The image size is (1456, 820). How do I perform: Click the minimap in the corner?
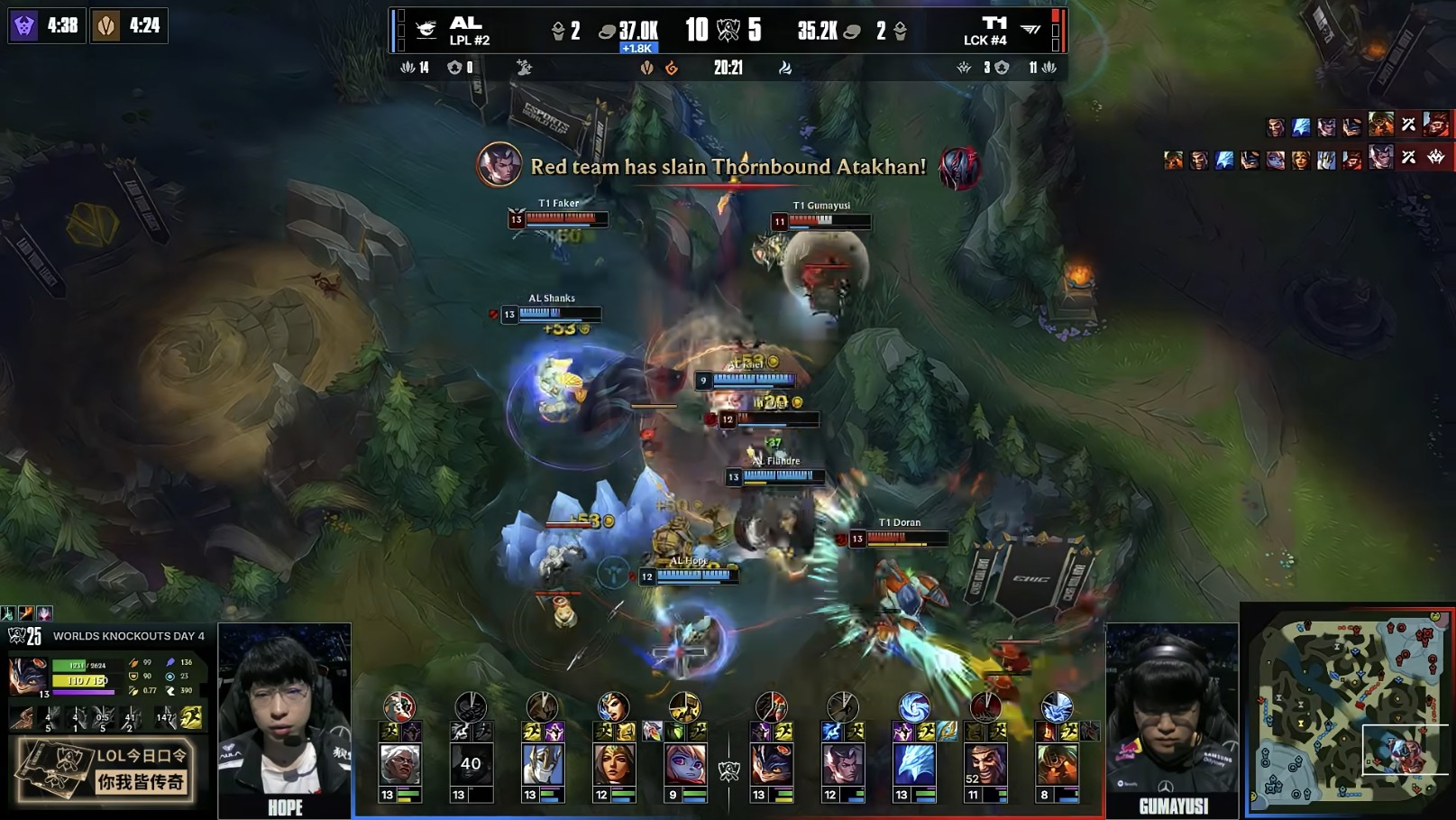[1350, 710]
